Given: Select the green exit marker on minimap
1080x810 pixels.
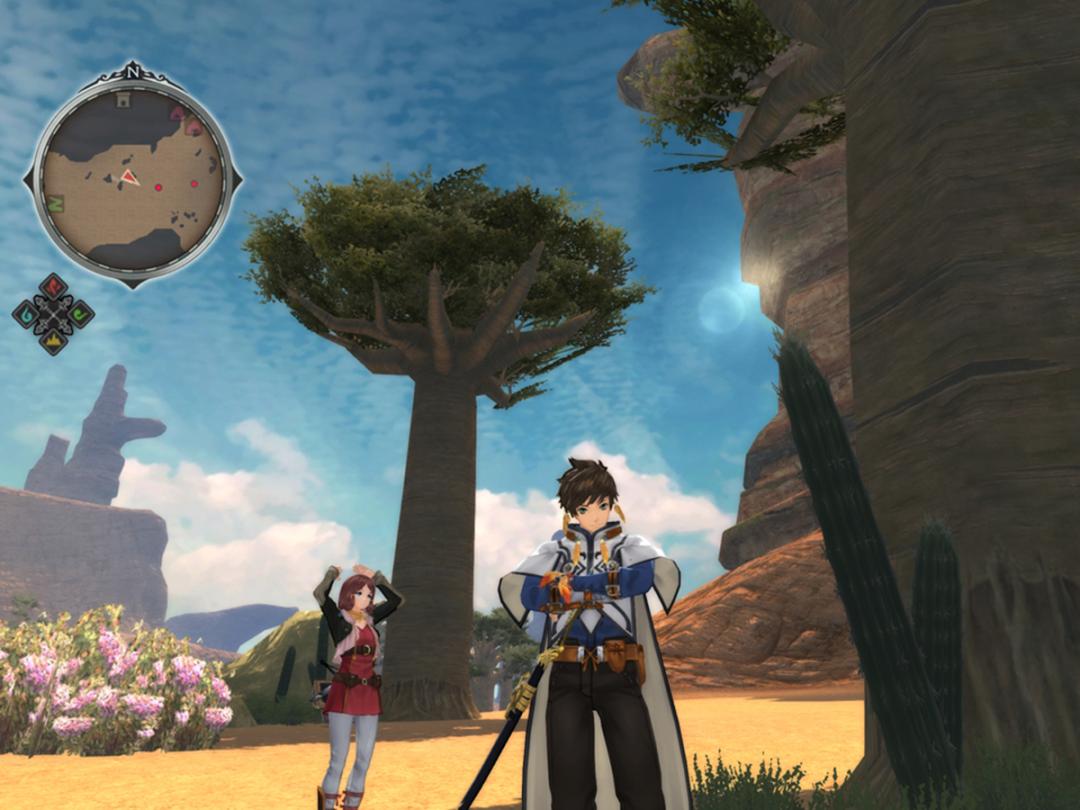Looking at the screenshot, I should tap(56, 204).
